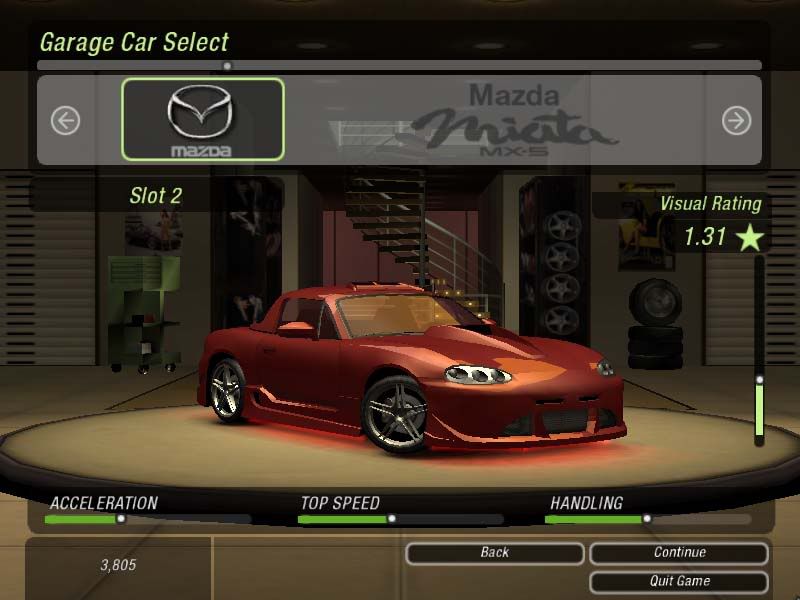Confirm car choice with Continue
Viewport: 800px width, 600px height.
tap(679, 553)
